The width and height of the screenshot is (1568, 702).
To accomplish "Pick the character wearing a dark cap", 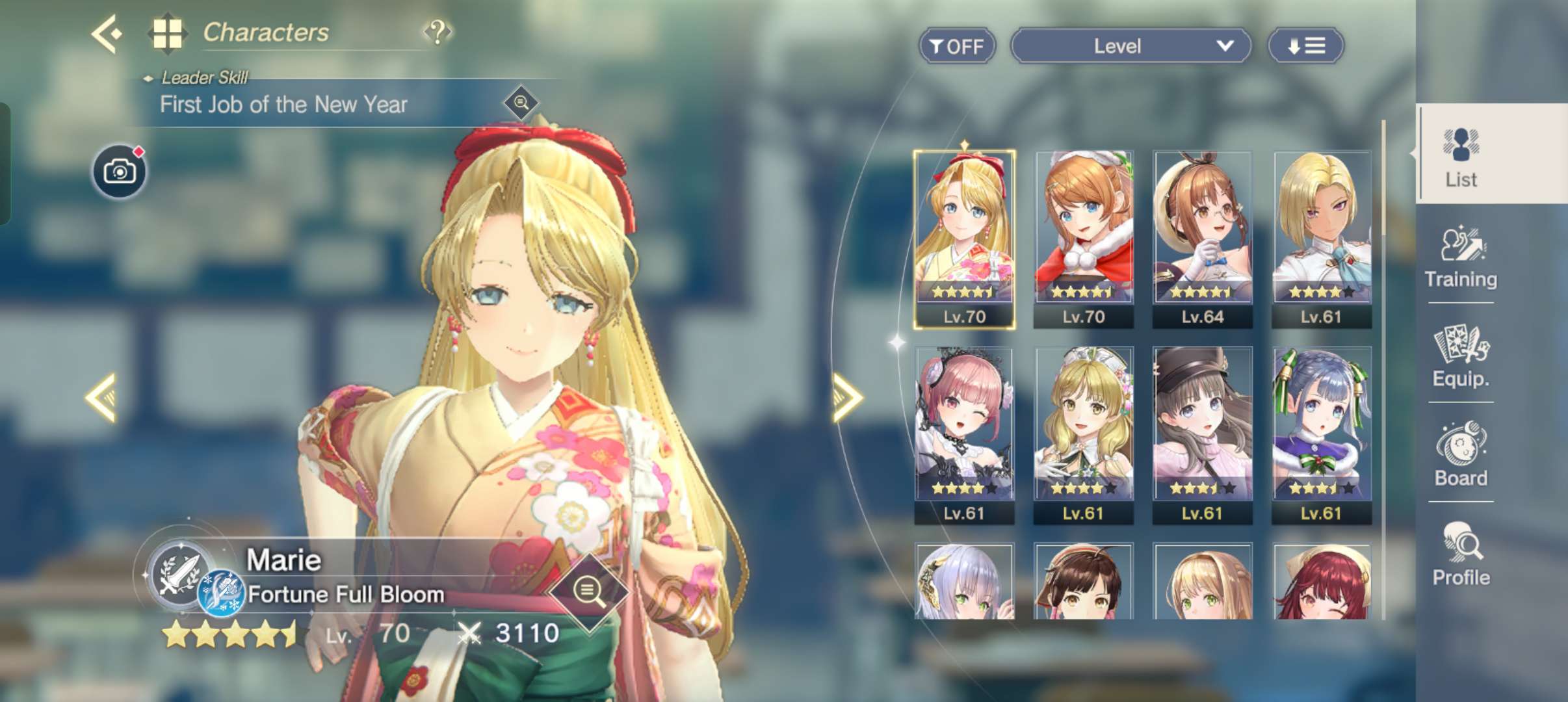I will [1203, 435].
